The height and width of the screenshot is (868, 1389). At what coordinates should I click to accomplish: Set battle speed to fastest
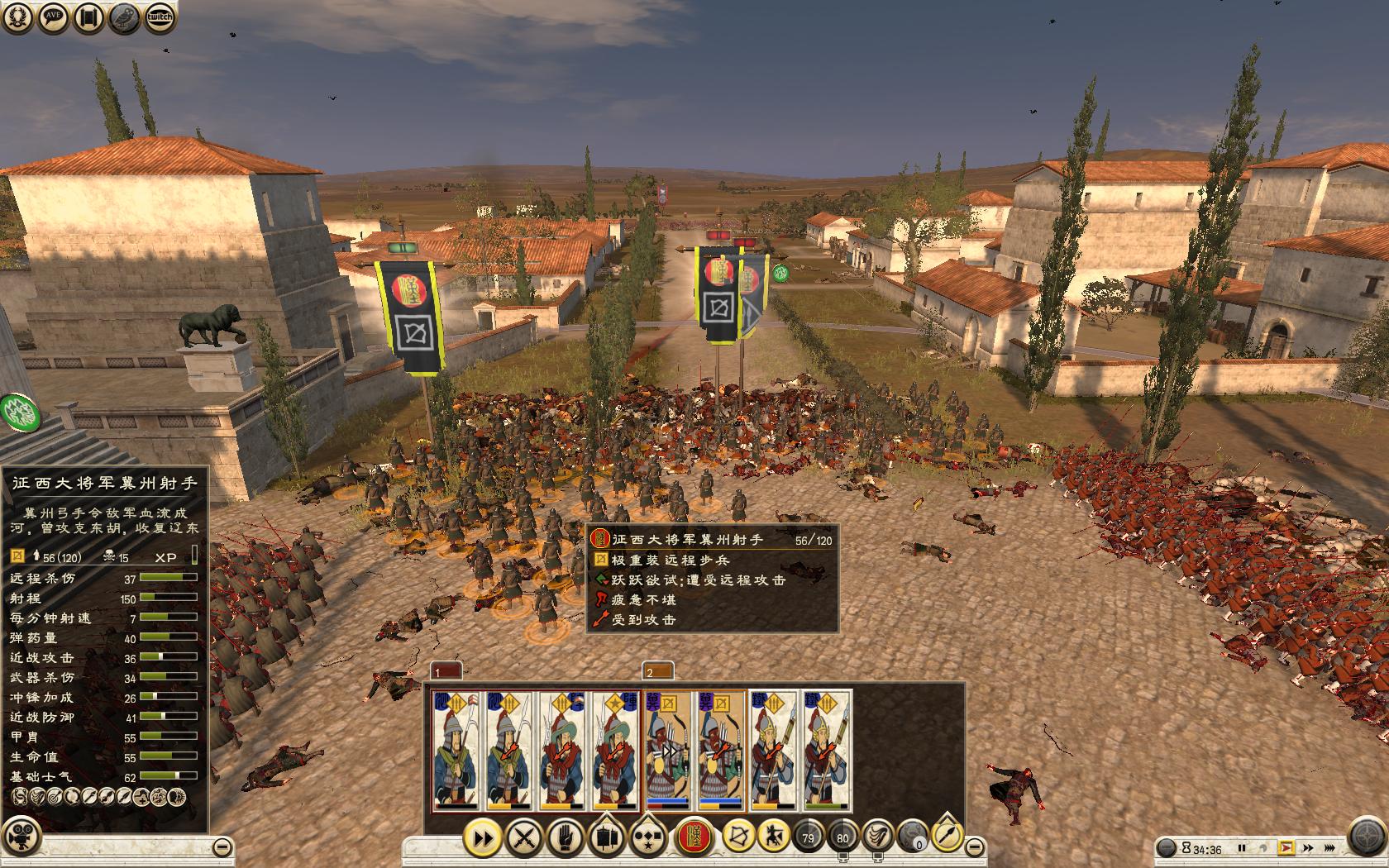1329,848
